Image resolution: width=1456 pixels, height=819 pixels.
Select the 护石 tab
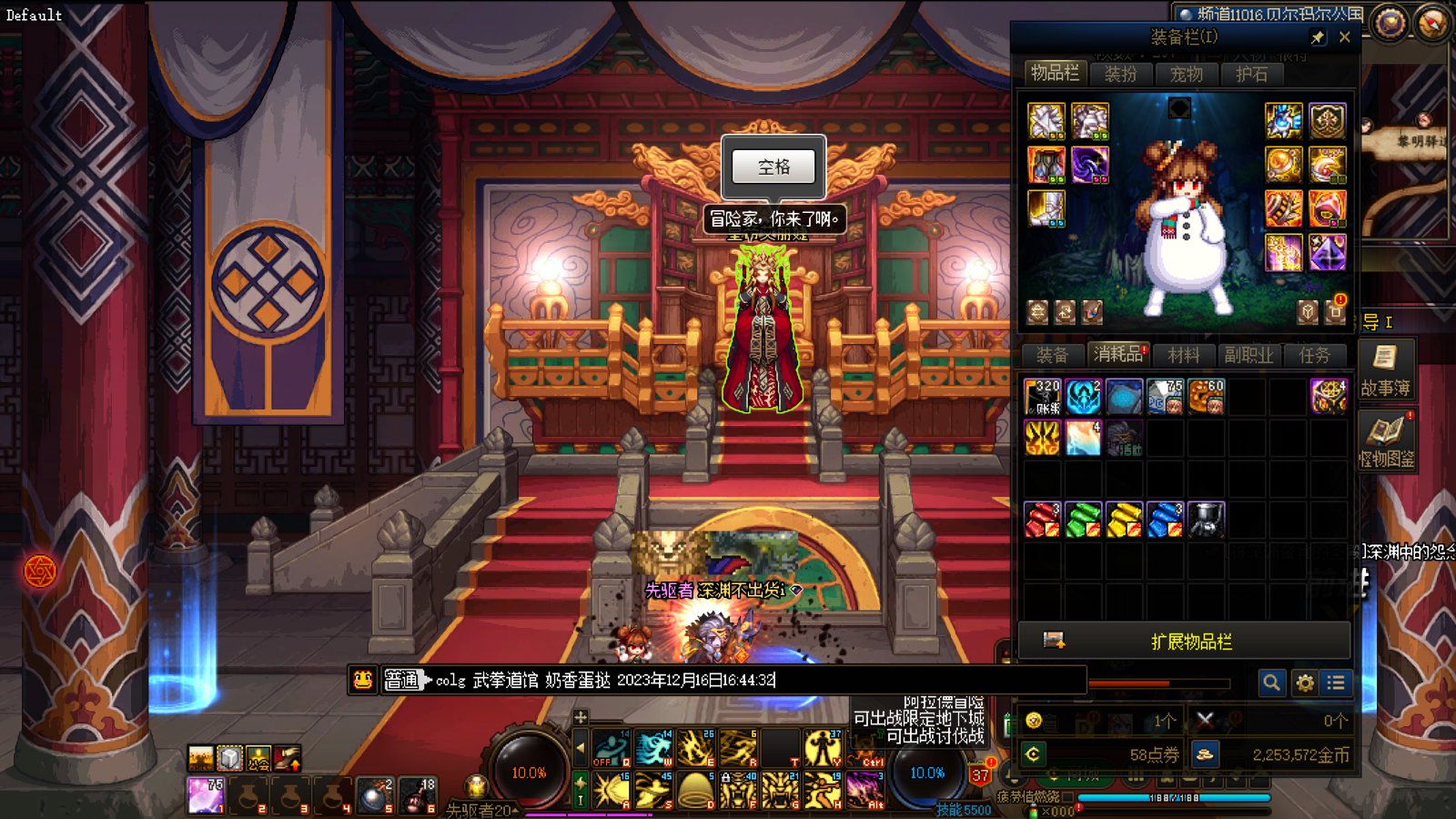1251,74
